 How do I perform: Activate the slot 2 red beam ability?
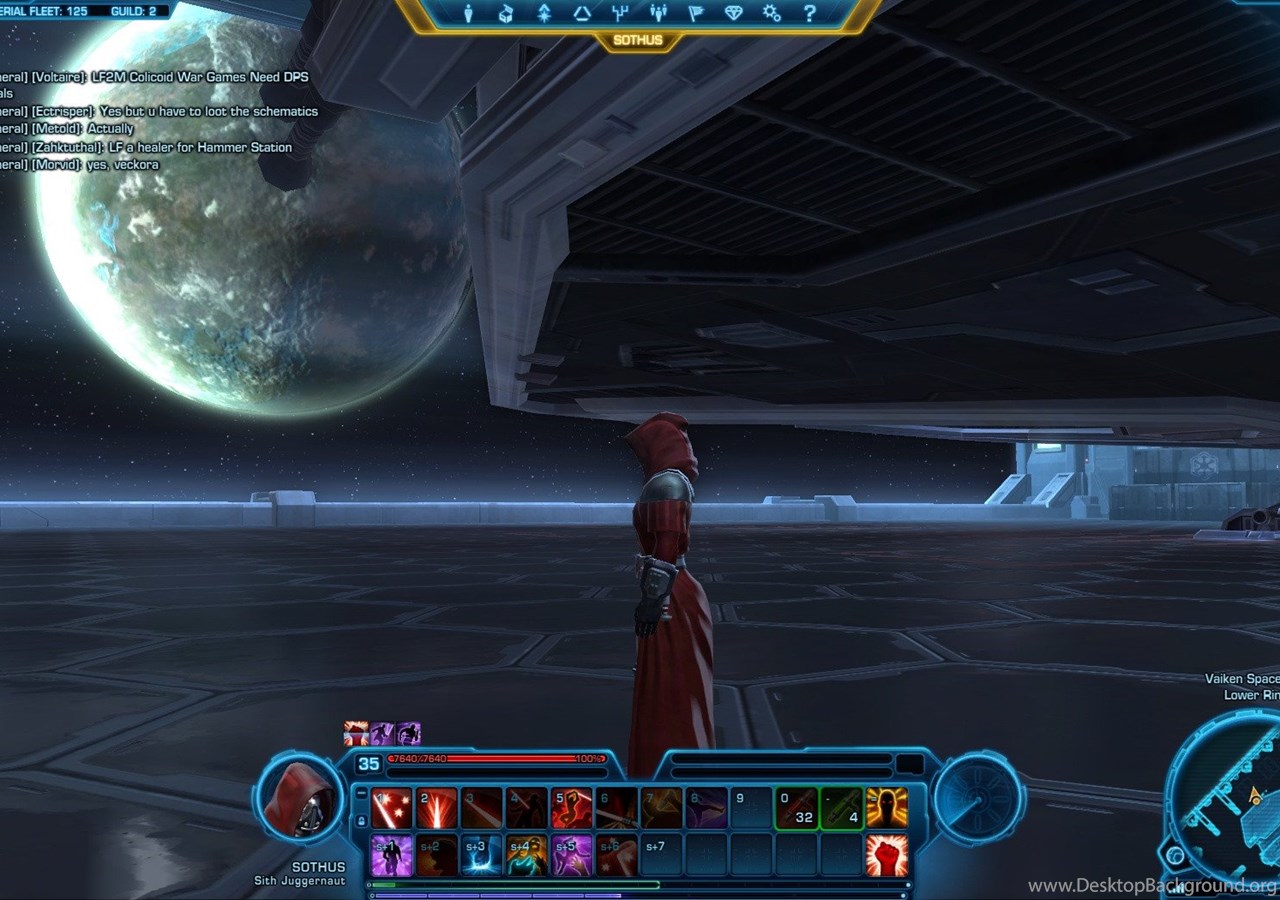436,808
